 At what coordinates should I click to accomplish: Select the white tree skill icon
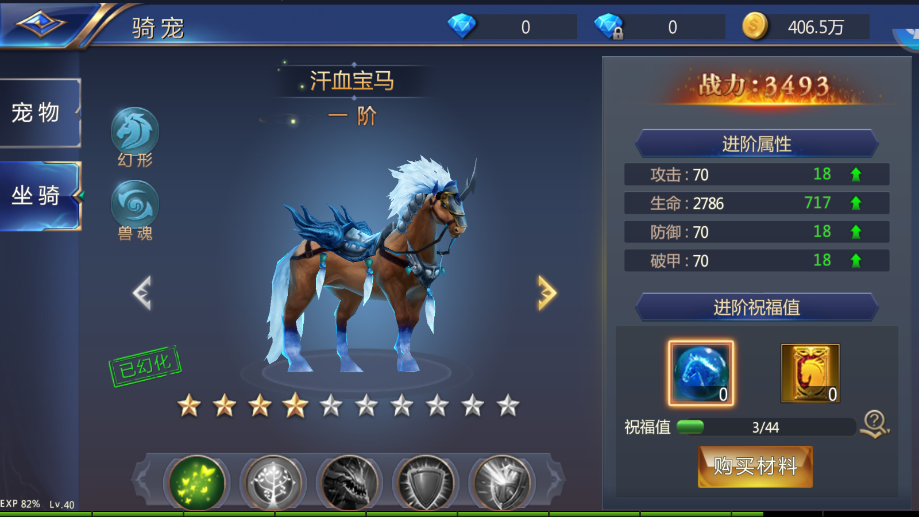pyautogui.click(x=272, y=482)
